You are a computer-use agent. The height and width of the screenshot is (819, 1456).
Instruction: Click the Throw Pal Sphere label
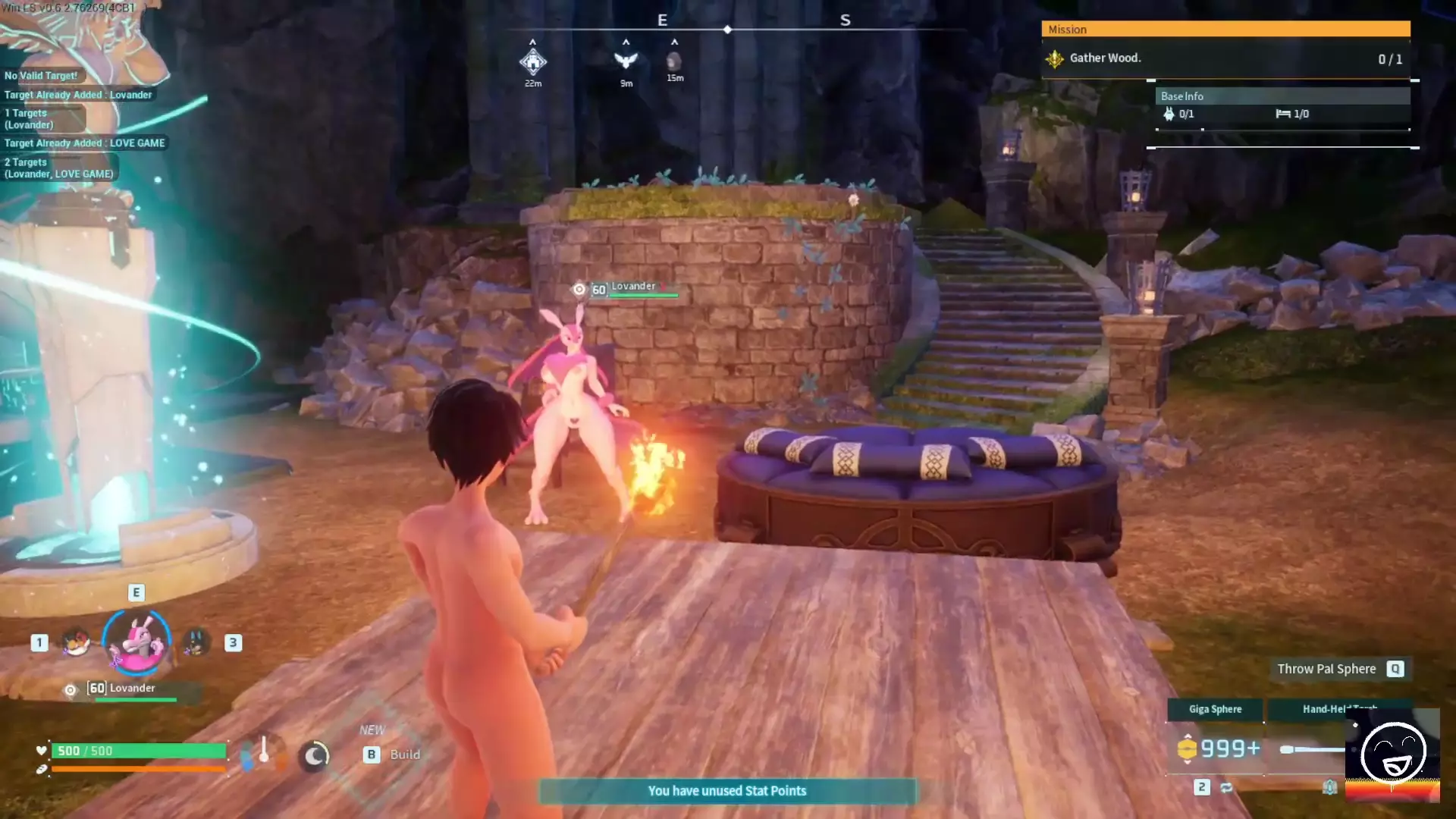[x=1326, y=669]
